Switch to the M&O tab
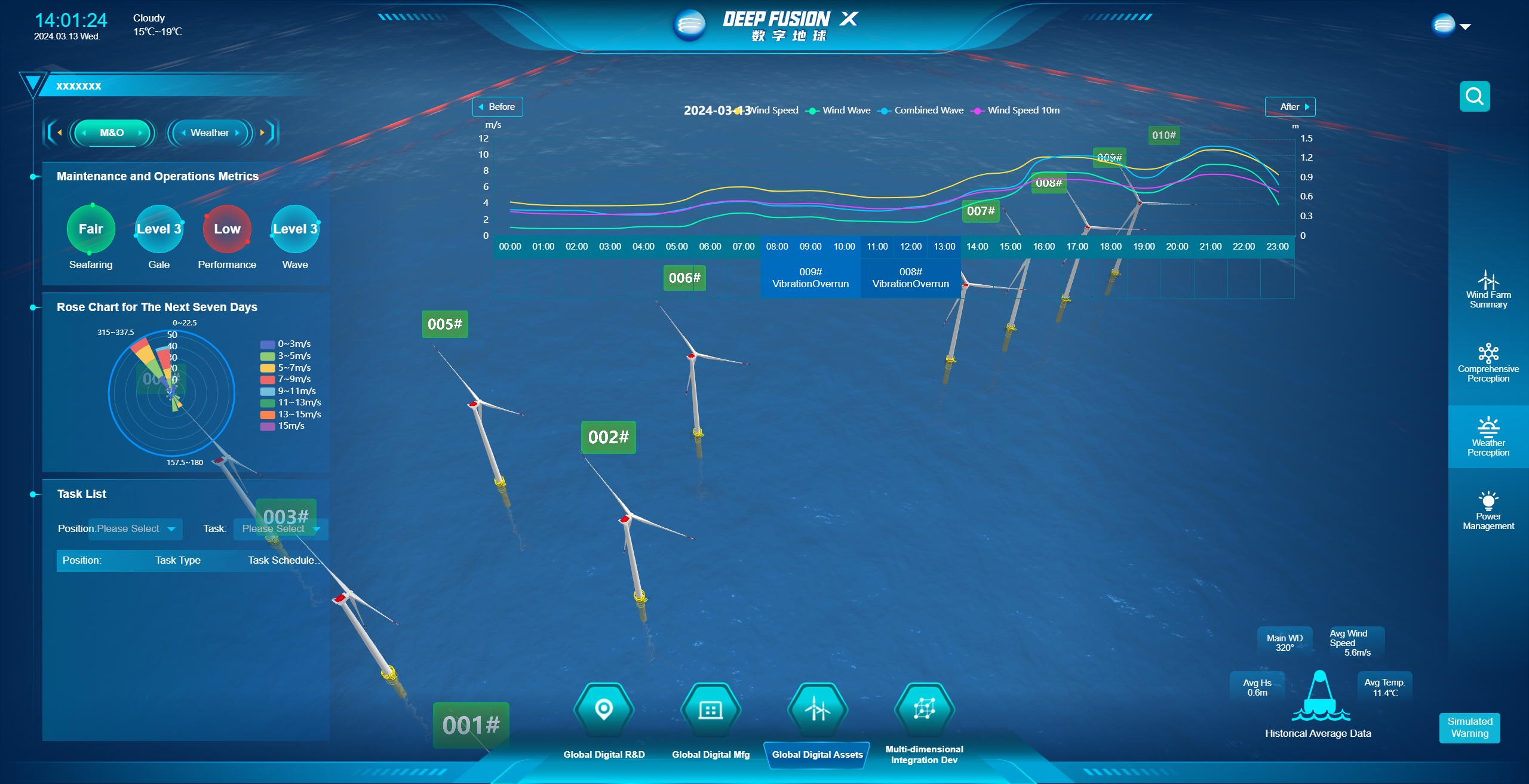 (x=112, y=133)
